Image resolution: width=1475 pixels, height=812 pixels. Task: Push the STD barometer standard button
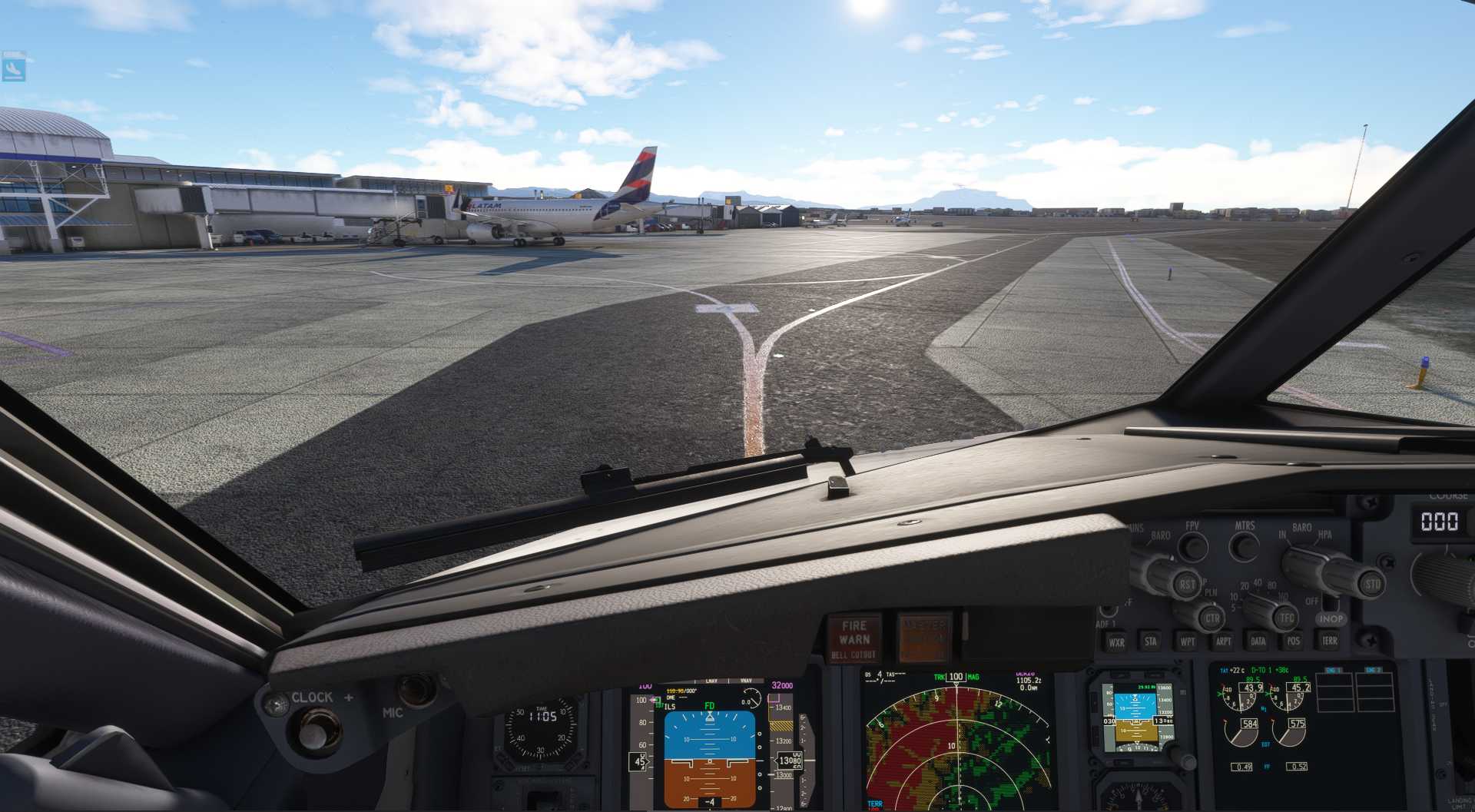tap(1372, 584)
